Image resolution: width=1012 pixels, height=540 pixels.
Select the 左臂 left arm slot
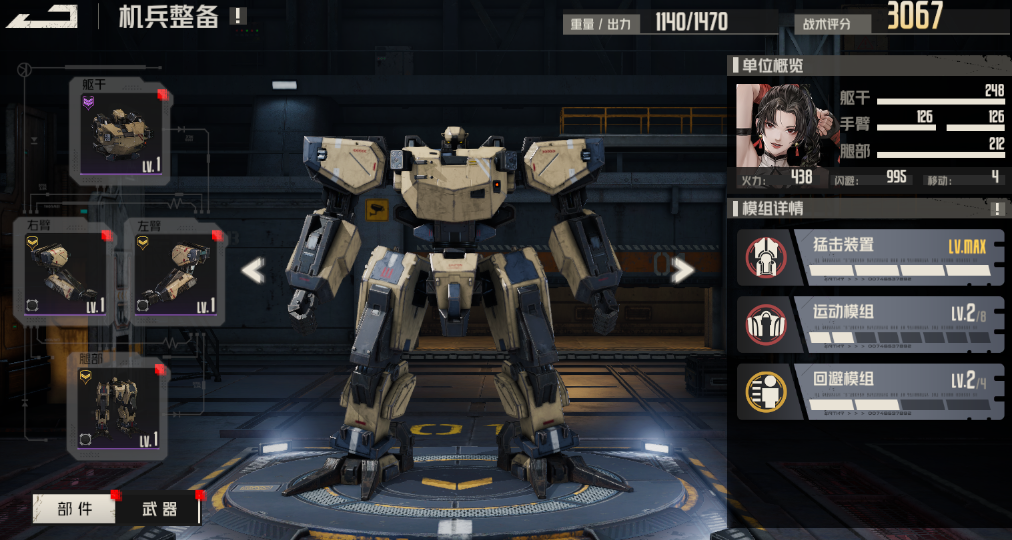point(176,272)
